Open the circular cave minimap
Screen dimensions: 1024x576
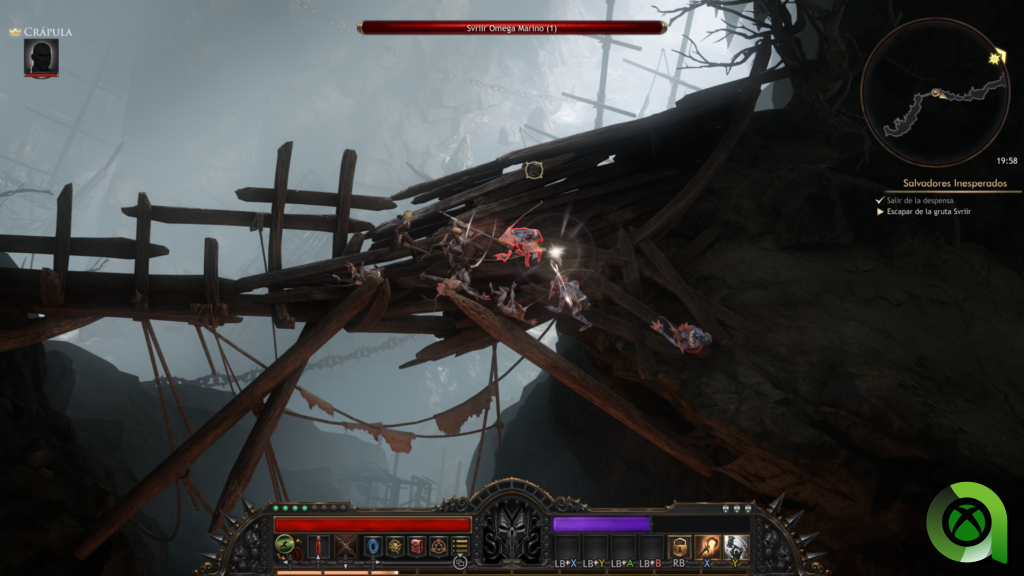tap(934, 93)
